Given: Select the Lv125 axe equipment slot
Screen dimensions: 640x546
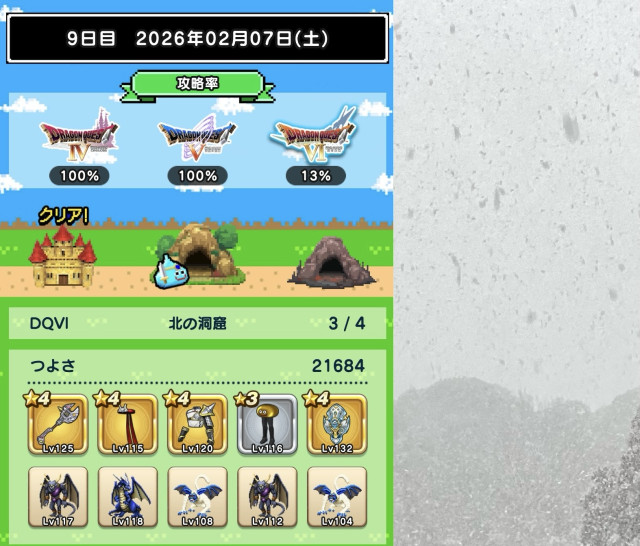Looking at the screenshot, I should pos(58,425).
